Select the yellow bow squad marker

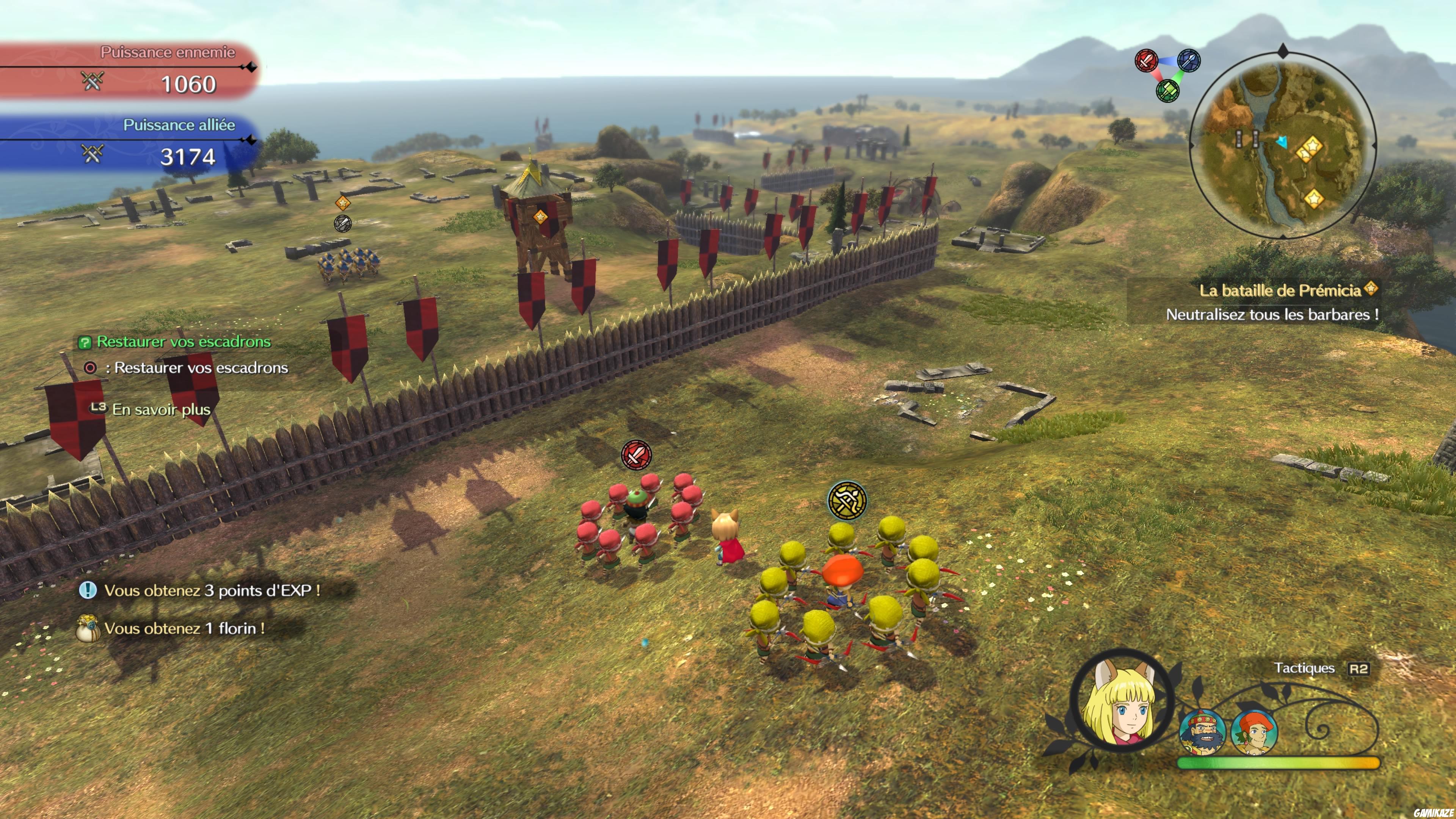click(x=847, y=500)
